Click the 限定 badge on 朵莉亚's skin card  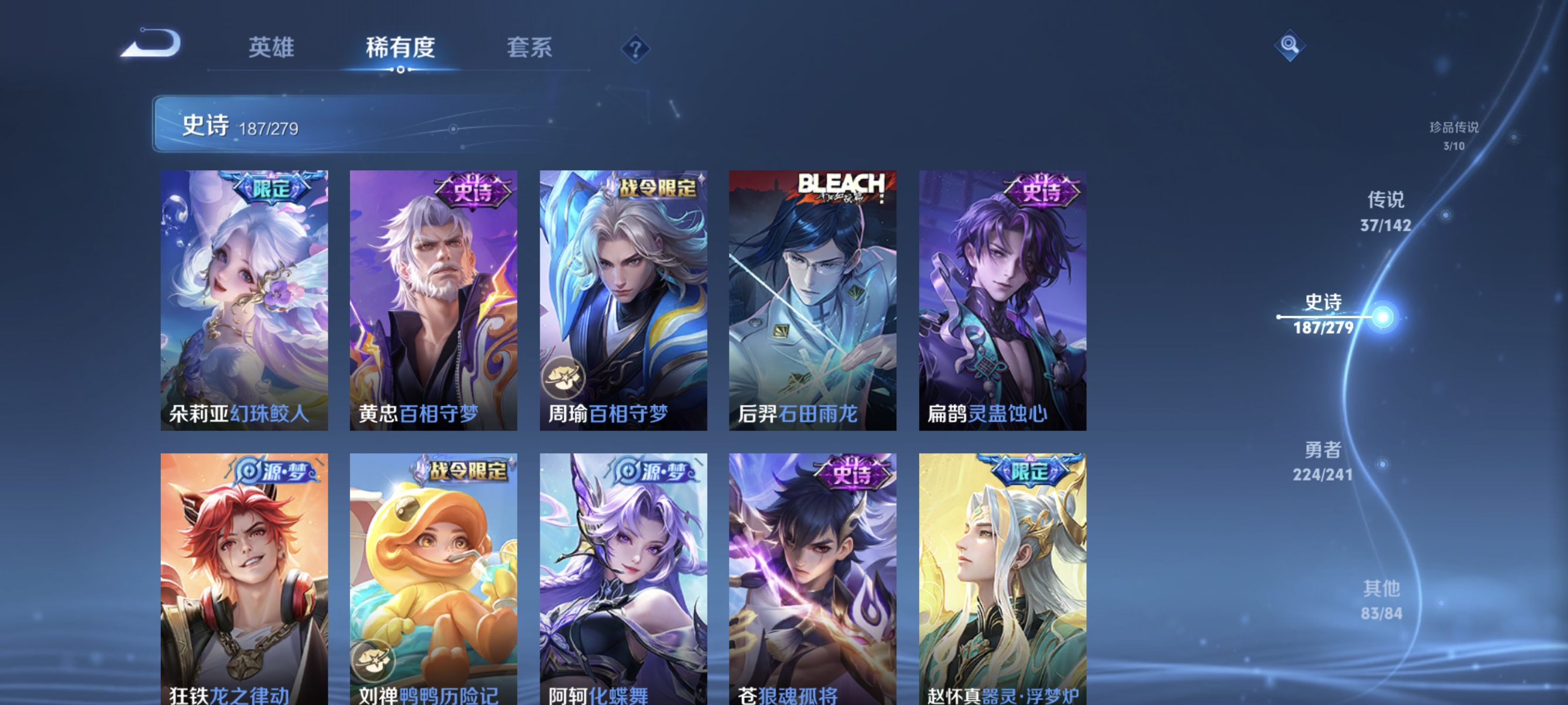[x=272, y=188]
